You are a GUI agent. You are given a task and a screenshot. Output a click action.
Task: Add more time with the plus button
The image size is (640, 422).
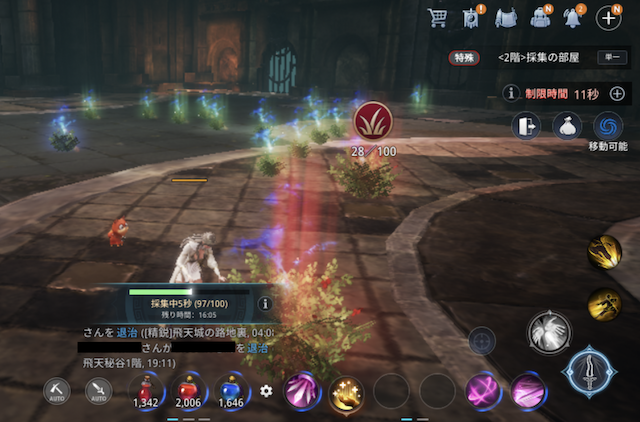(x=617, y=93)
